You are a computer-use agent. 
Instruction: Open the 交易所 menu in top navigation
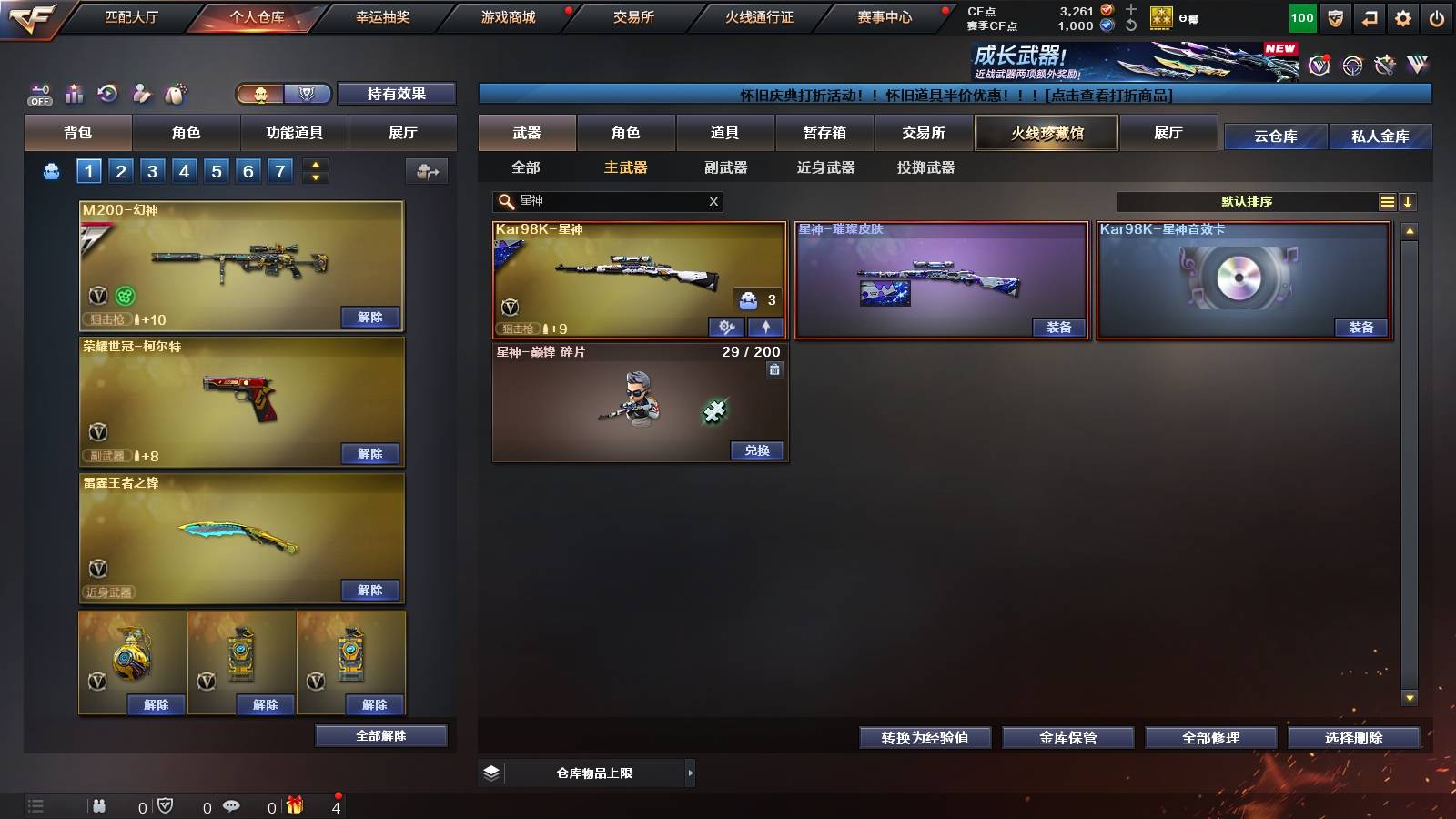pyautogui.click(x=632, y=16)
